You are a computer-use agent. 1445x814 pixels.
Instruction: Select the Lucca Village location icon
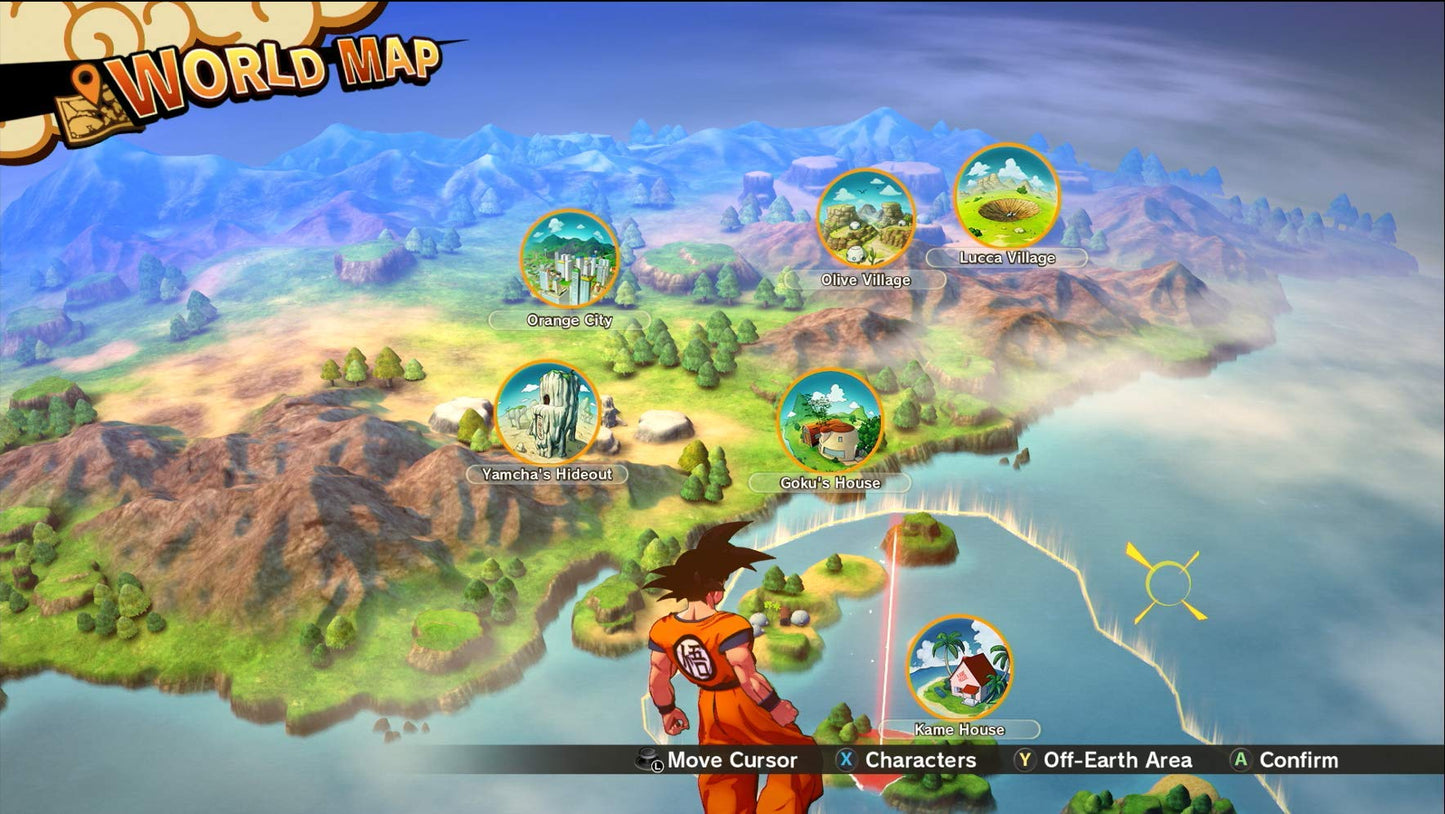(x=1005, y=199)
